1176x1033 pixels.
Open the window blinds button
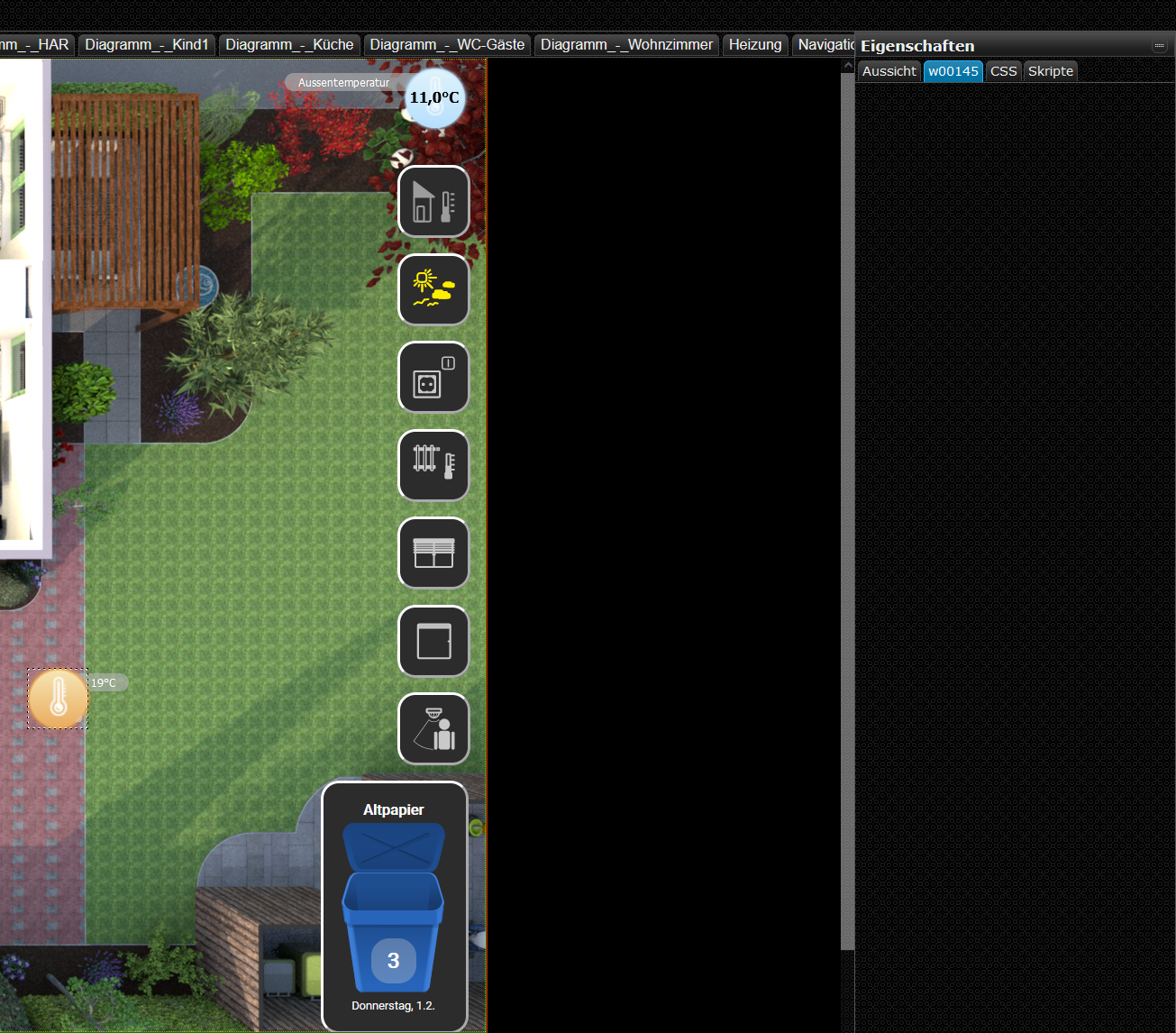433,553
